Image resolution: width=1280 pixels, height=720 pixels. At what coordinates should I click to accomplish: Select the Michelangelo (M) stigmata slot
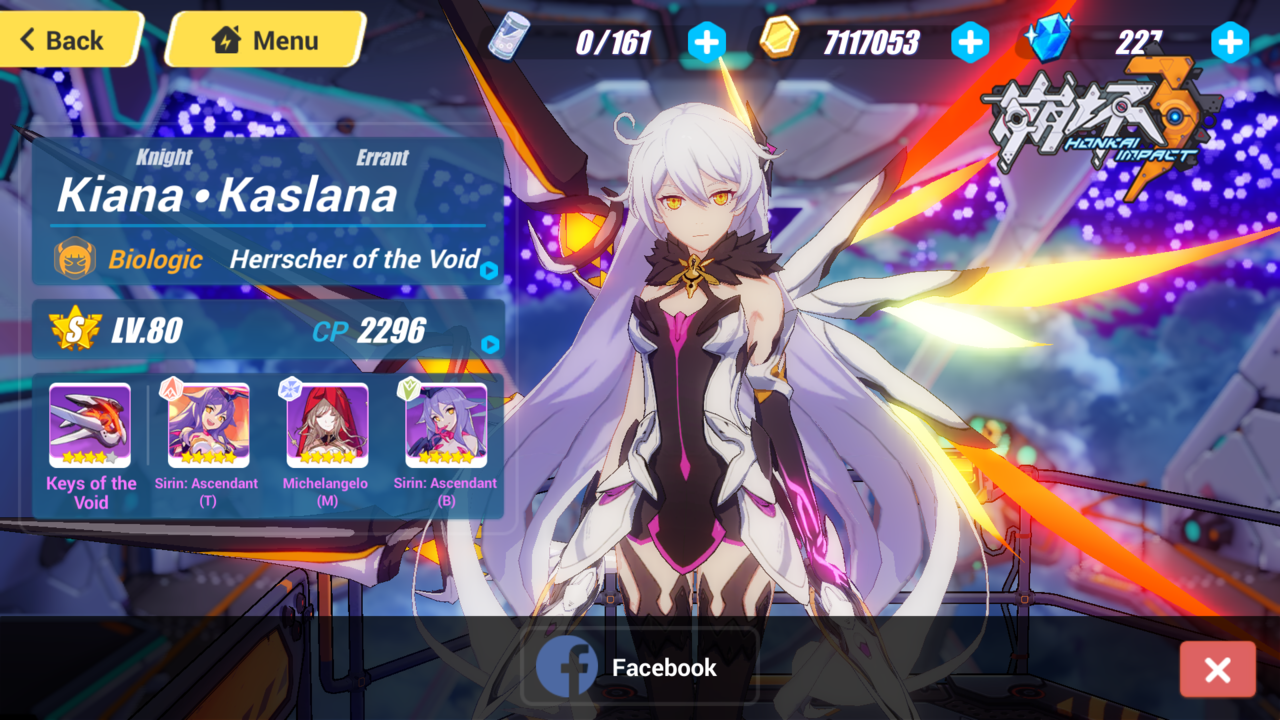tap(327, 426)
